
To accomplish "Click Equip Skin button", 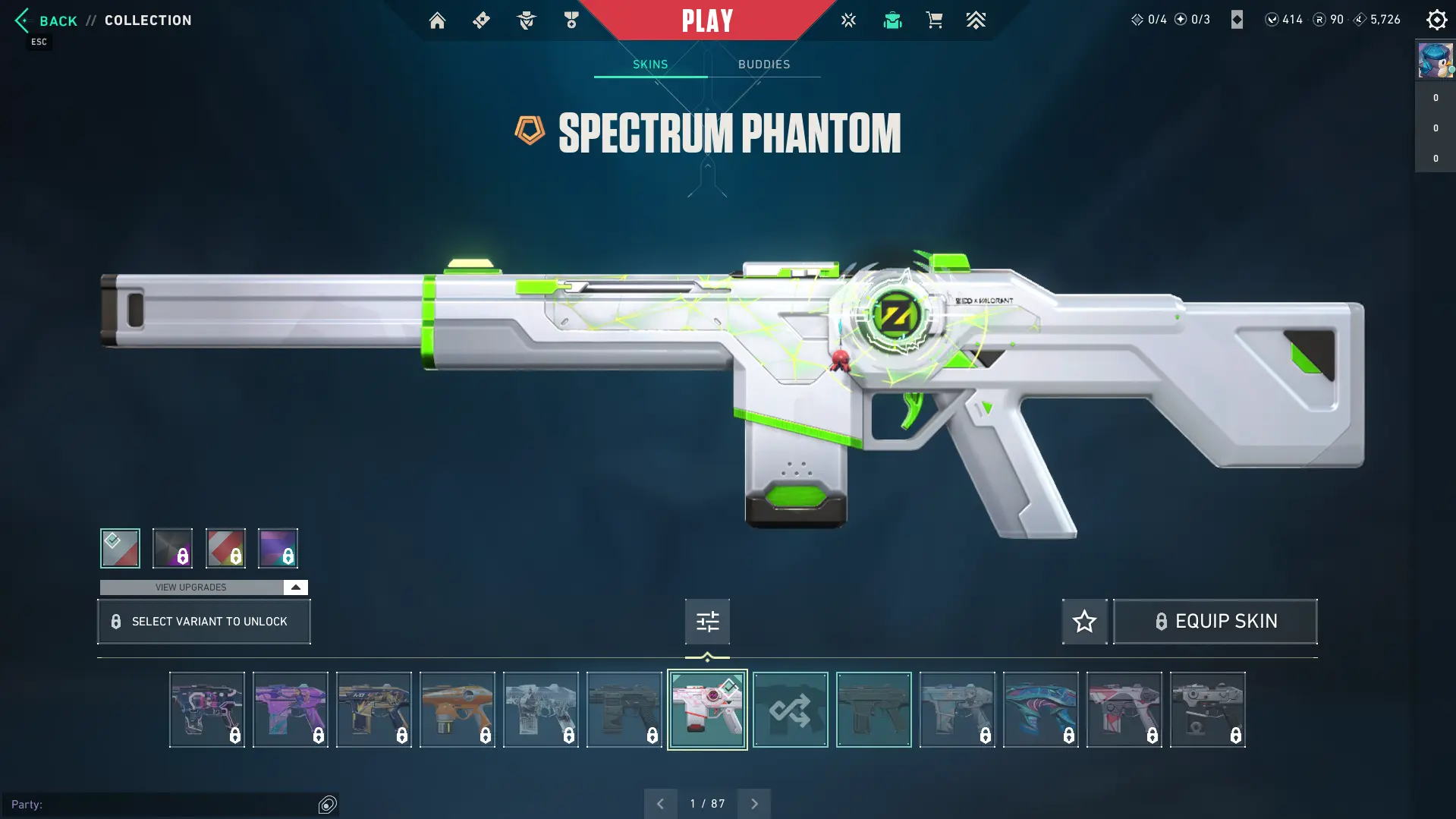I will [x=1215, y=622].
